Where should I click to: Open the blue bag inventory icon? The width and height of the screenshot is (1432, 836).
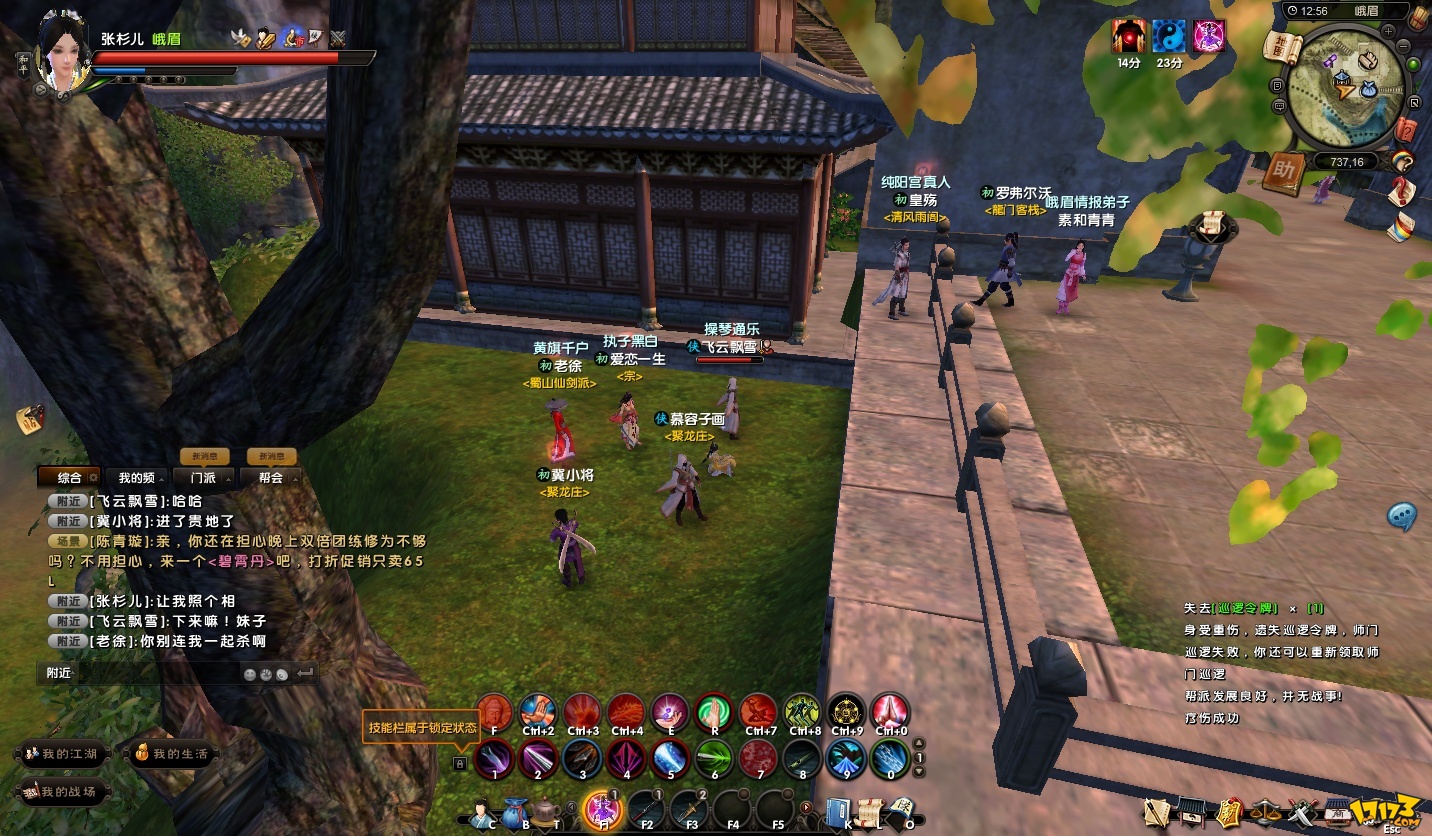(x=515, y=808)
